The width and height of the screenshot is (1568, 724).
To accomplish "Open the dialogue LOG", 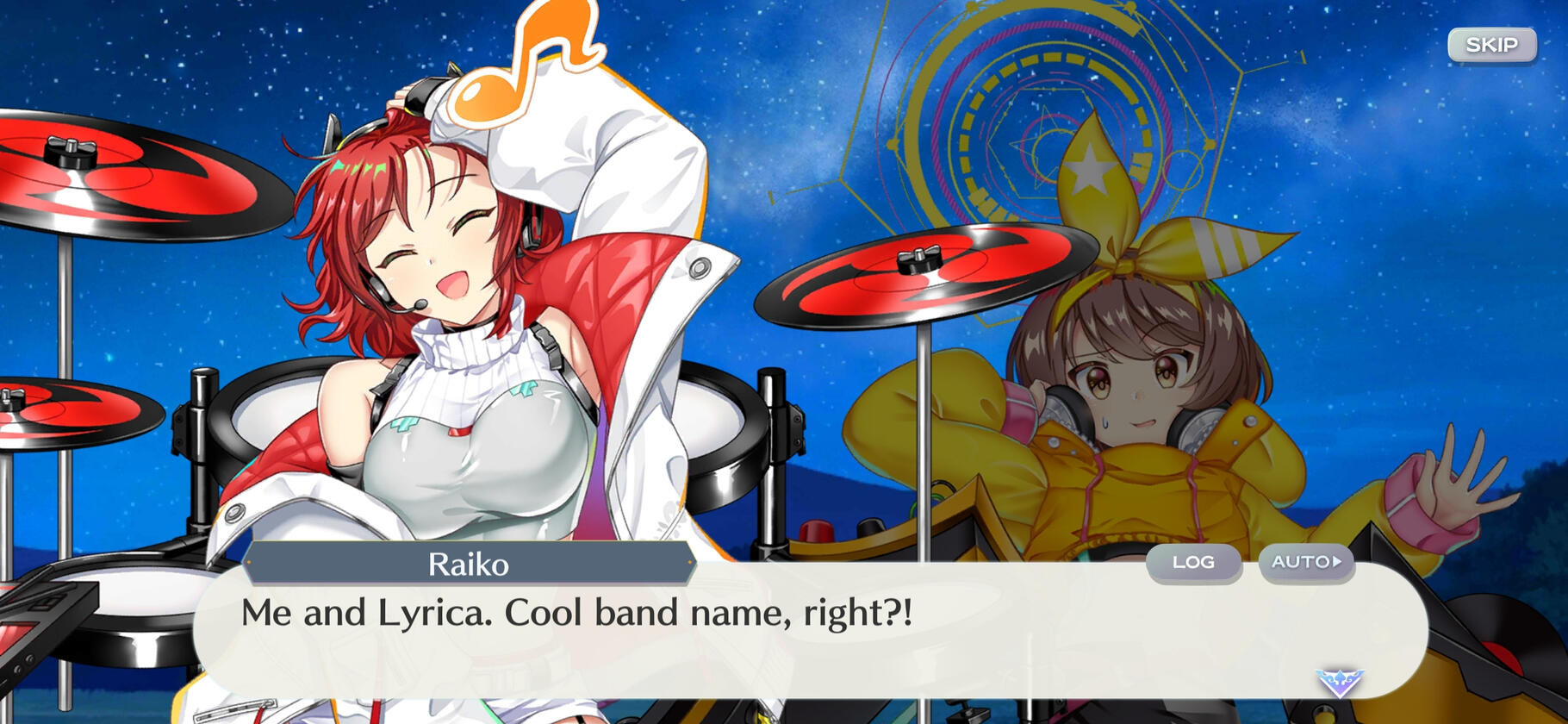I will [x=1193, y=562].
